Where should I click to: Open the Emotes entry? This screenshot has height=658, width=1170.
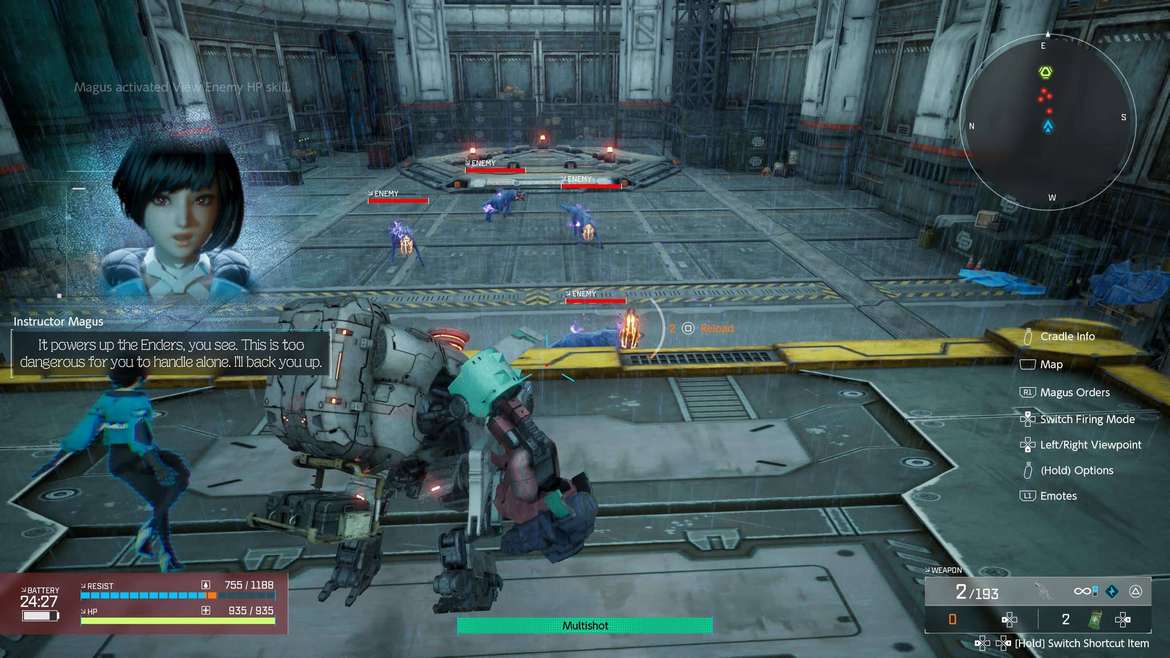1058,496
